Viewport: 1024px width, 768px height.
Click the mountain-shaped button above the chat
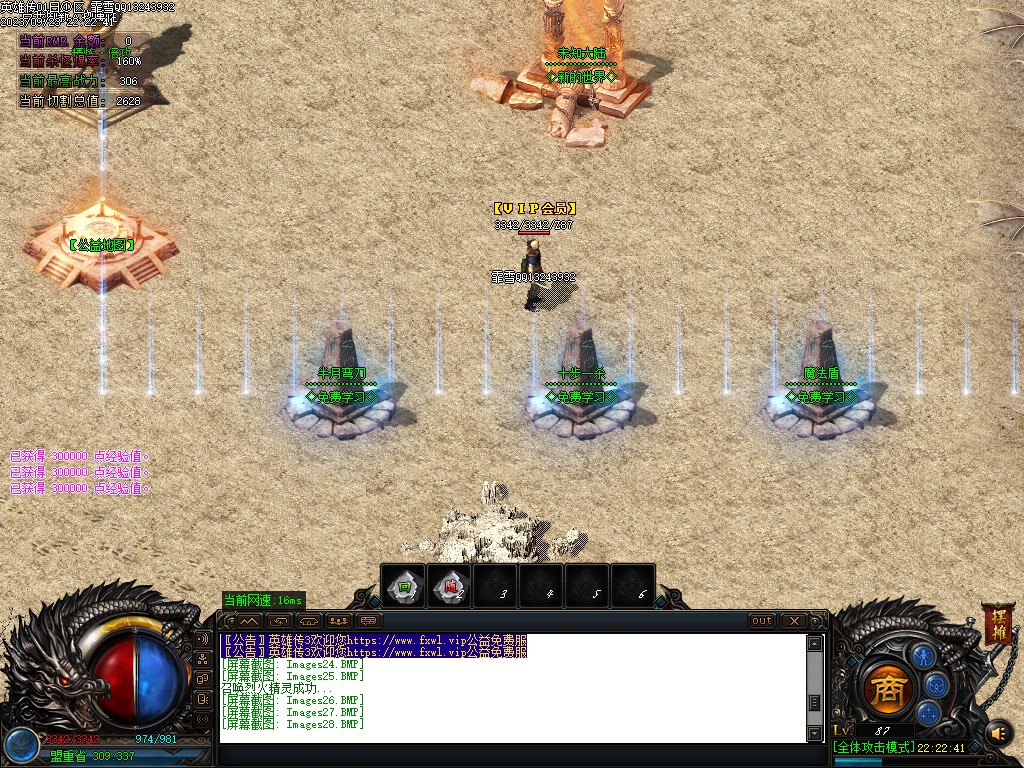pos(249,621)
